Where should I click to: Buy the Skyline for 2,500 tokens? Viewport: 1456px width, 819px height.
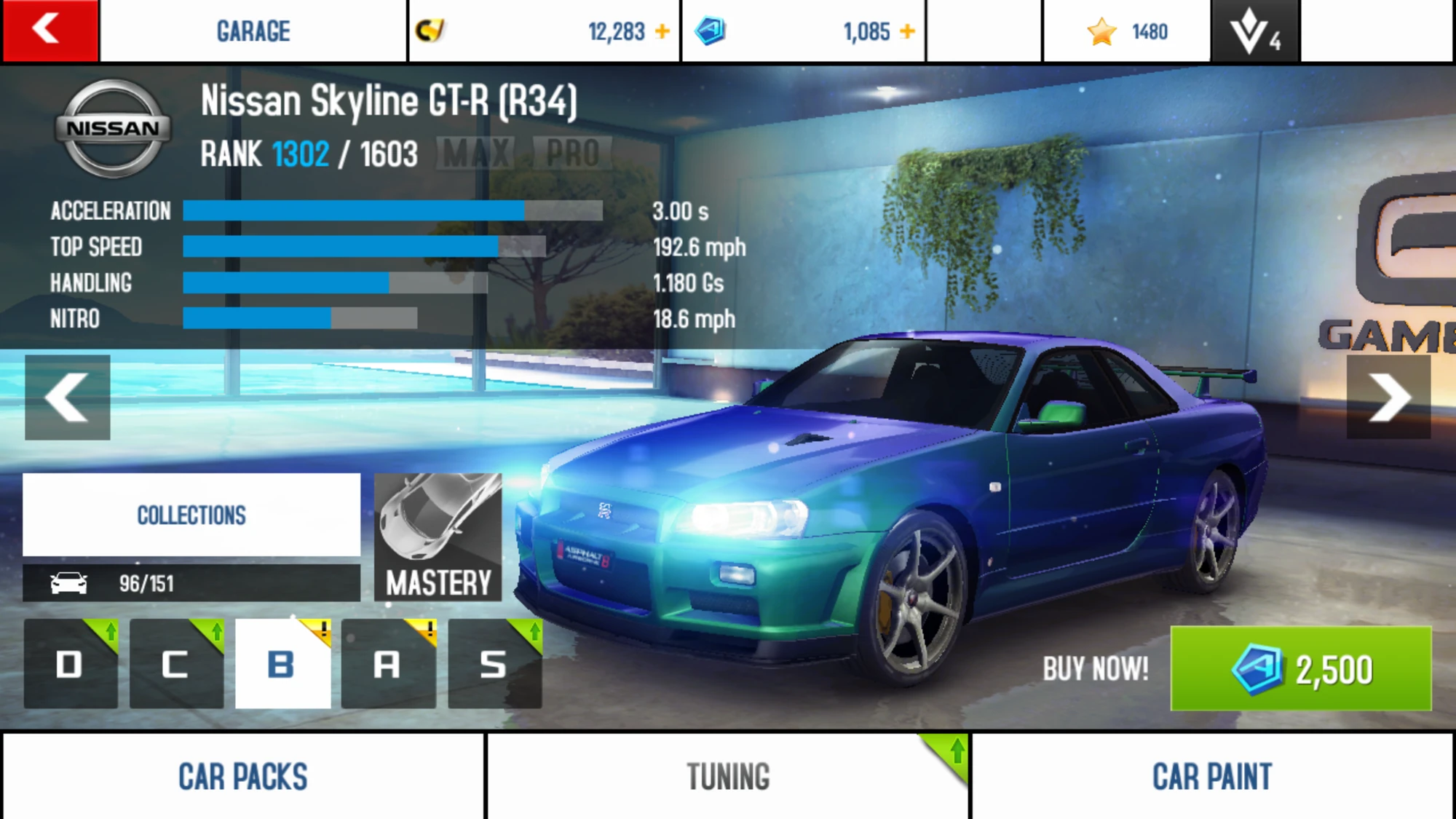coord(1300,668)
